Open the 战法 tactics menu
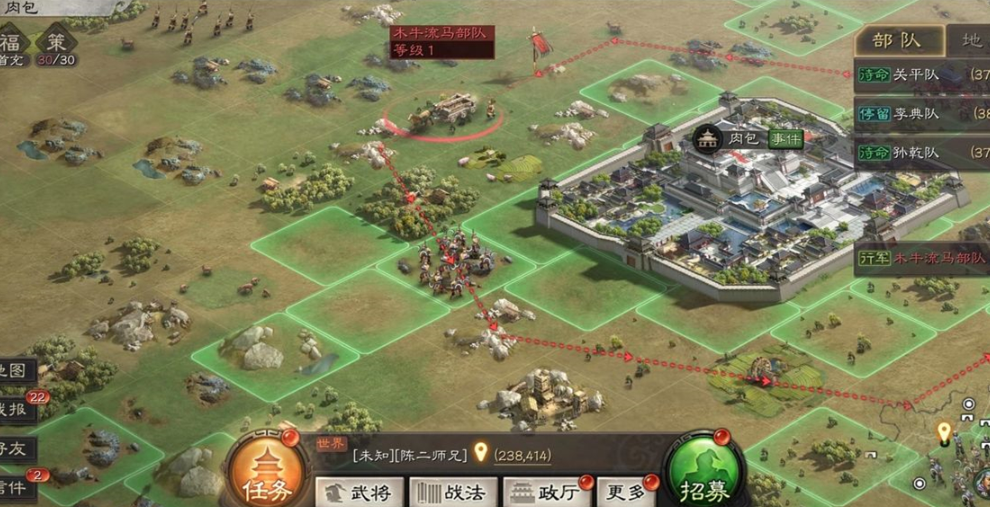The image size is (990, 507). [451, 492]
